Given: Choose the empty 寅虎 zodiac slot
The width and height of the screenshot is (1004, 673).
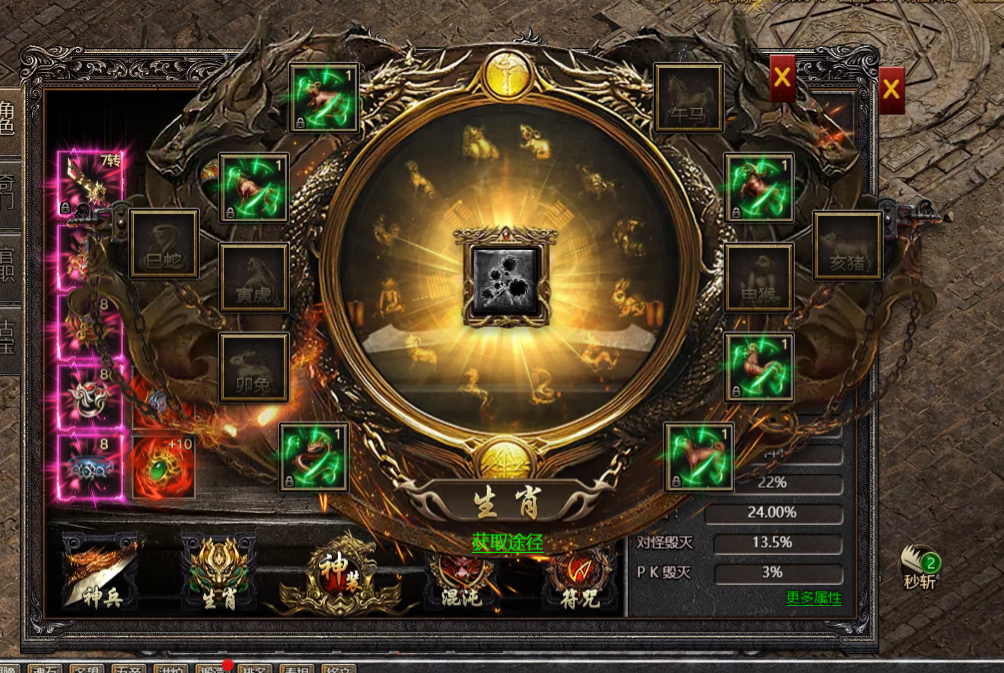Looking at the screenshot, I should pos(254,277).
